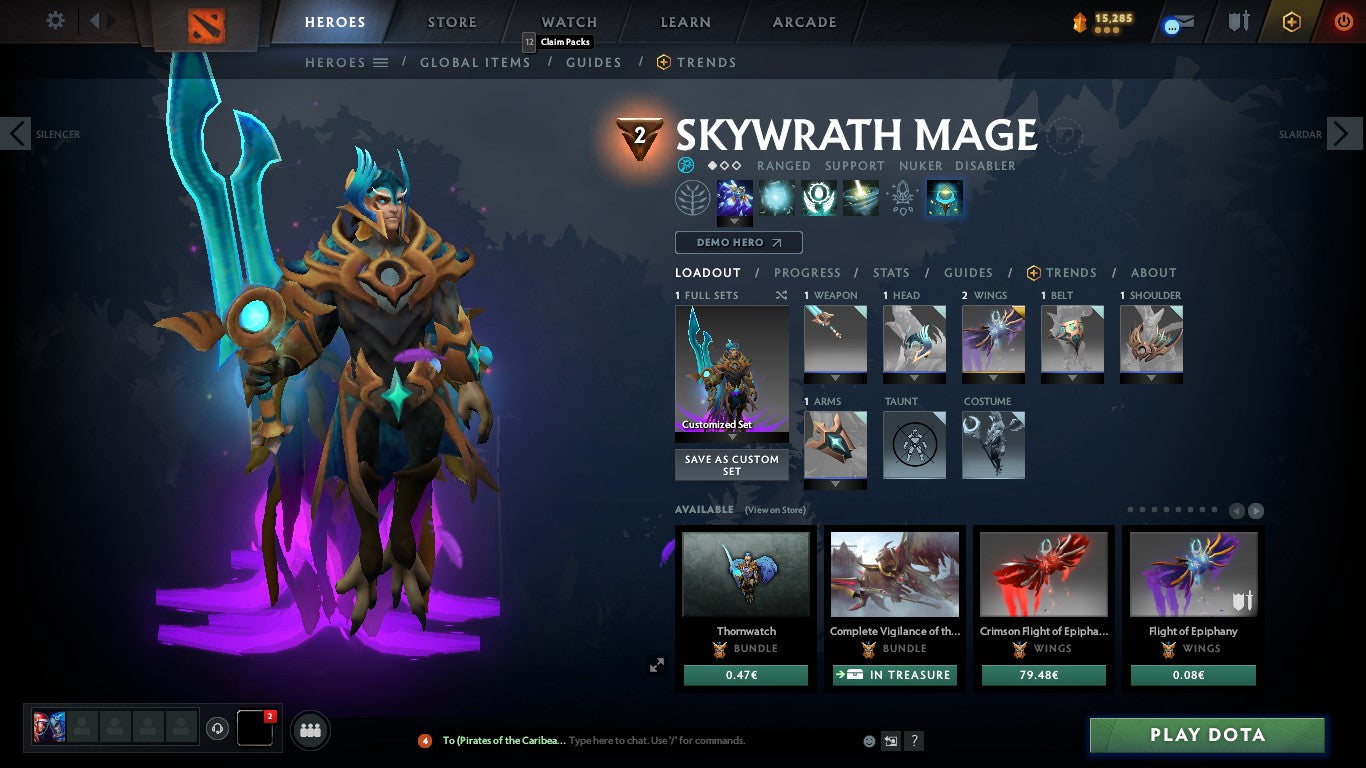Open the Heroes hamburger menu
Screen dimensions: 1366x768
coord(381,62)
